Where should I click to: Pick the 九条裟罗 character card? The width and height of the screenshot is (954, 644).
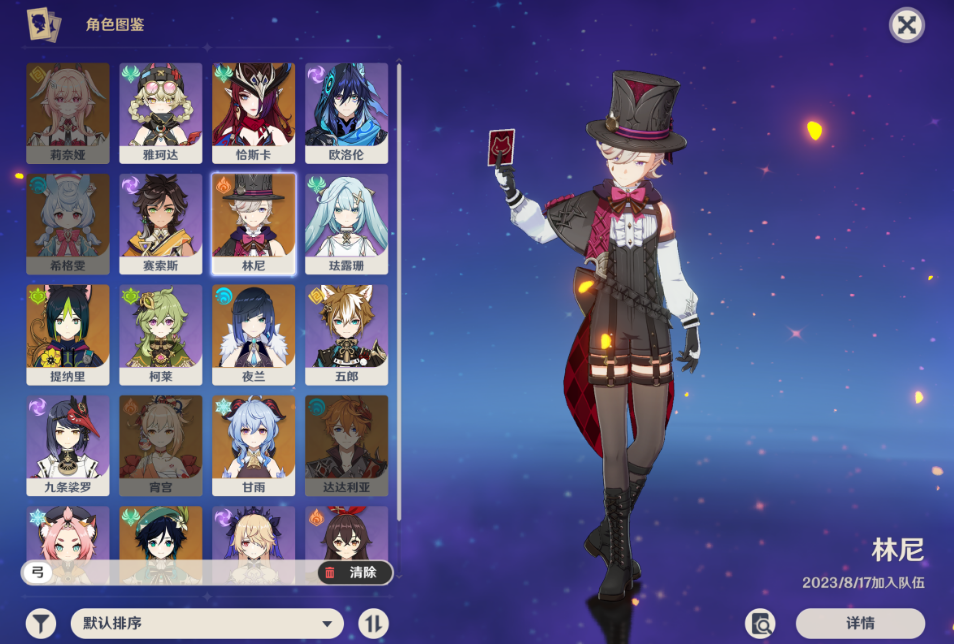click(x=68, y=446)
